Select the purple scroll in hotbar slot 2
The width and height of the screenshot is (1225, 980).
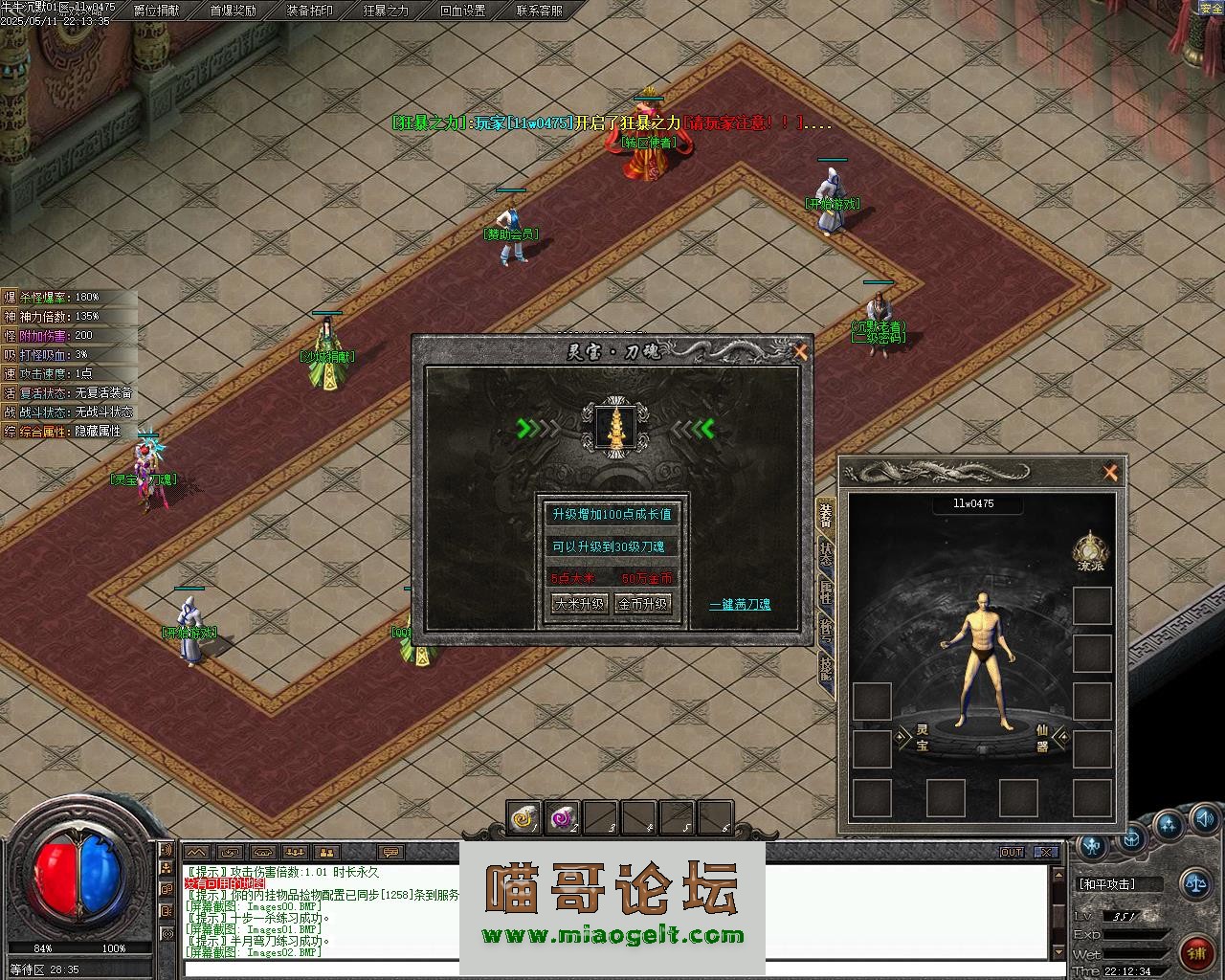(563, 817)
